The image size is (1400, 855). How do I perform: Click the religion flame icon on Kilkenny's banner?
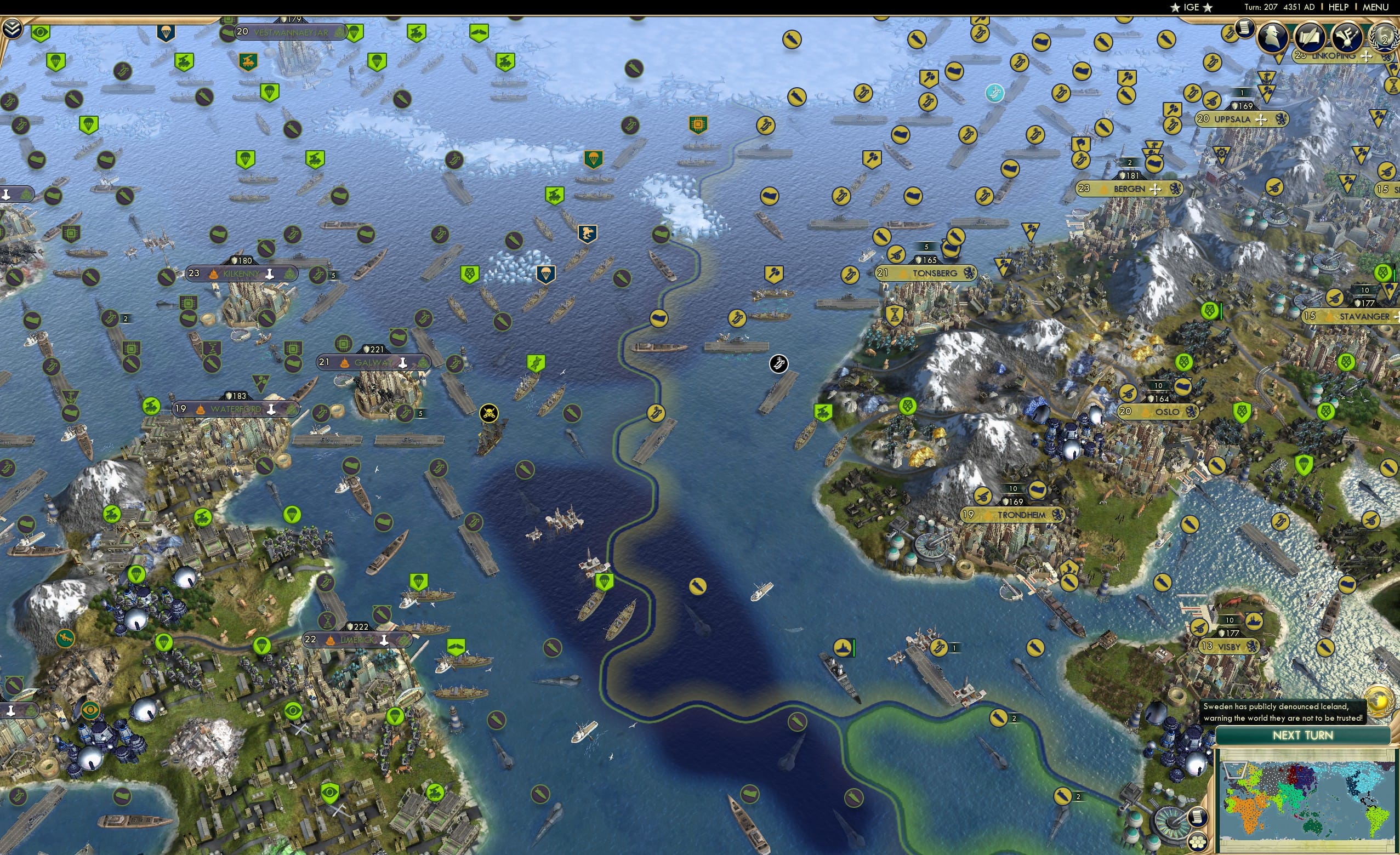[x=215, y=273]
